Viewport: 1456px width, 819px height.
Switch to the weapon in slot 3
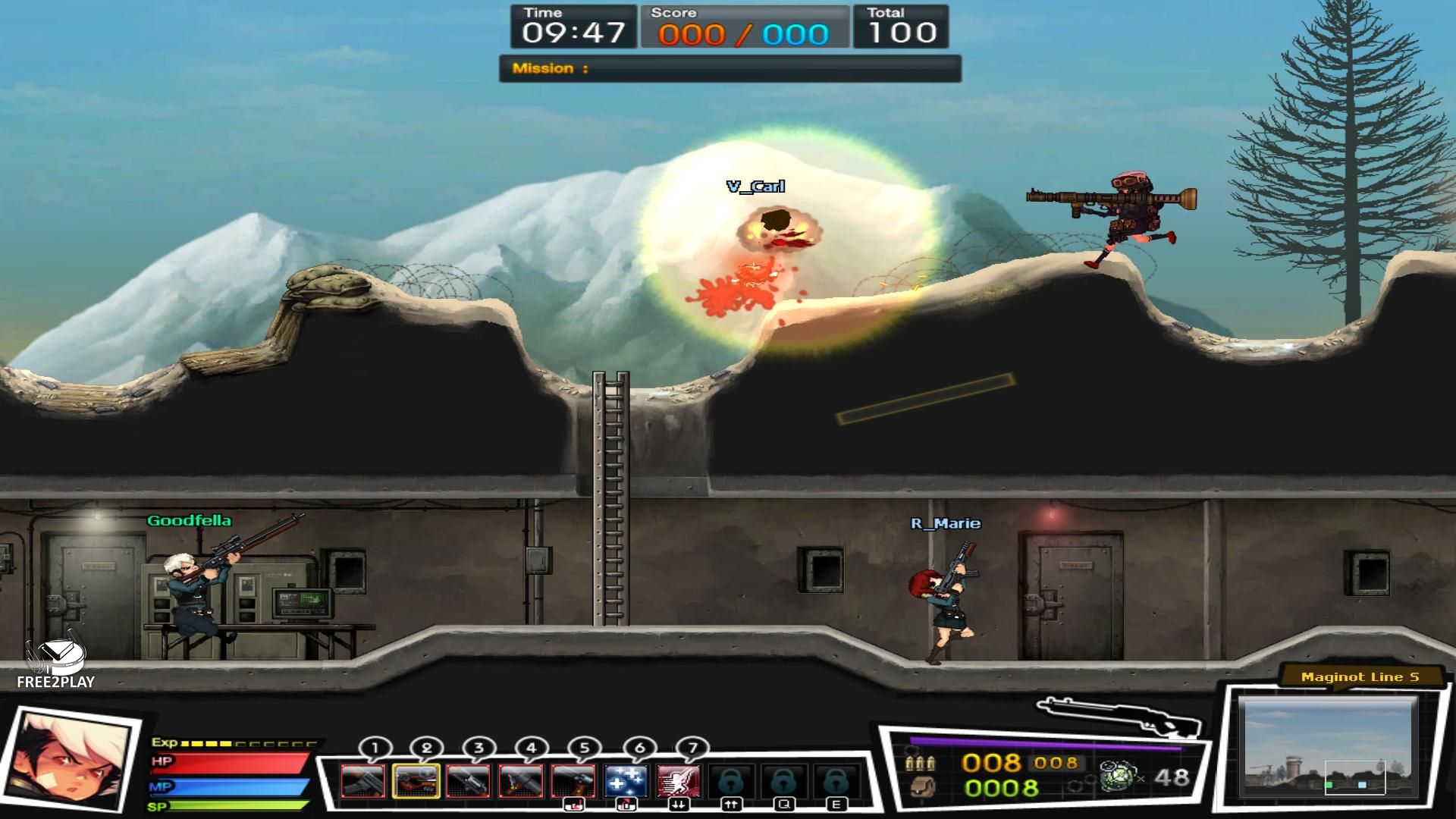tap(468, 780)
